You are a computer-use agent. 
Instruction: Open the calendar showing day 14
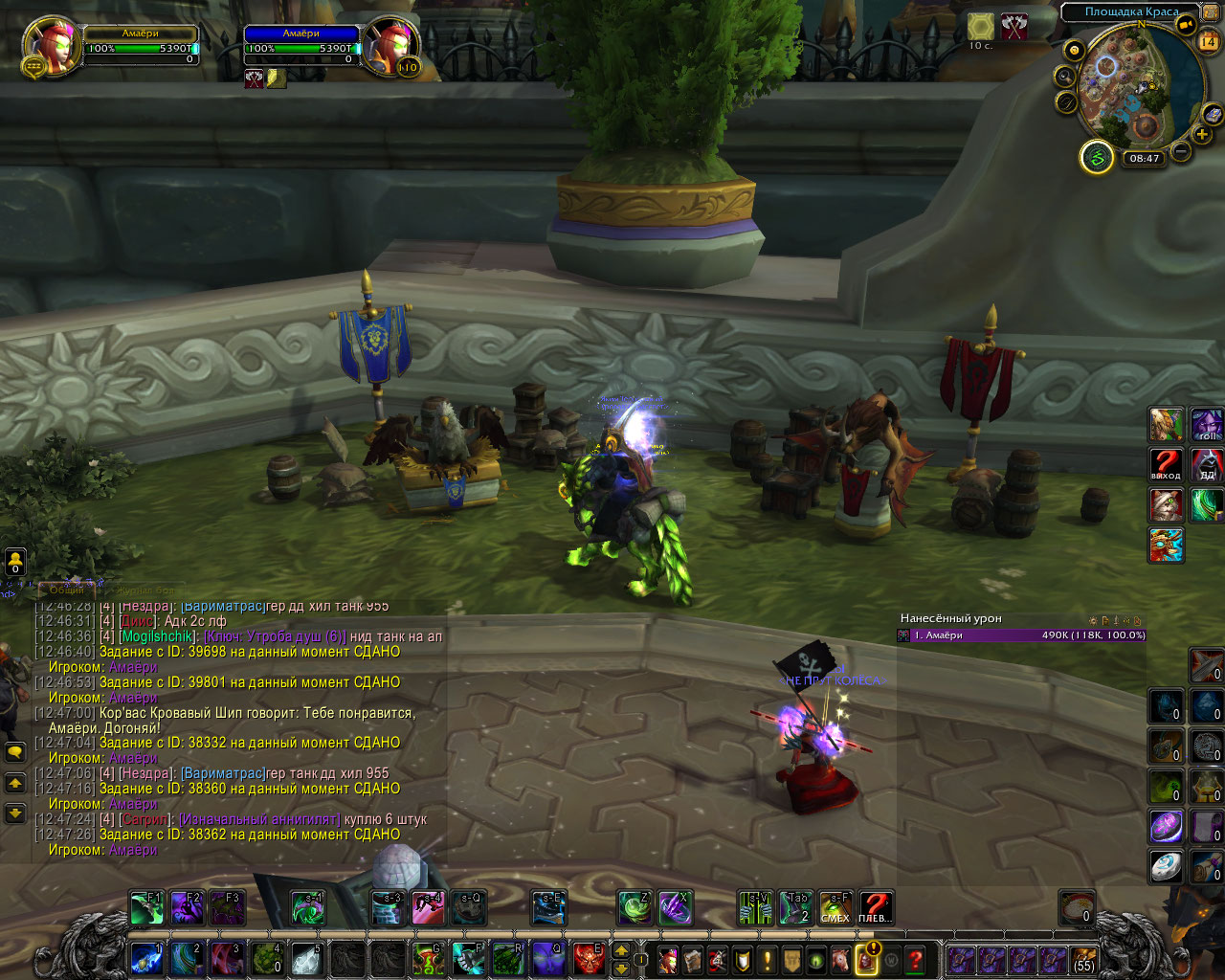[x=1208, y=41]
